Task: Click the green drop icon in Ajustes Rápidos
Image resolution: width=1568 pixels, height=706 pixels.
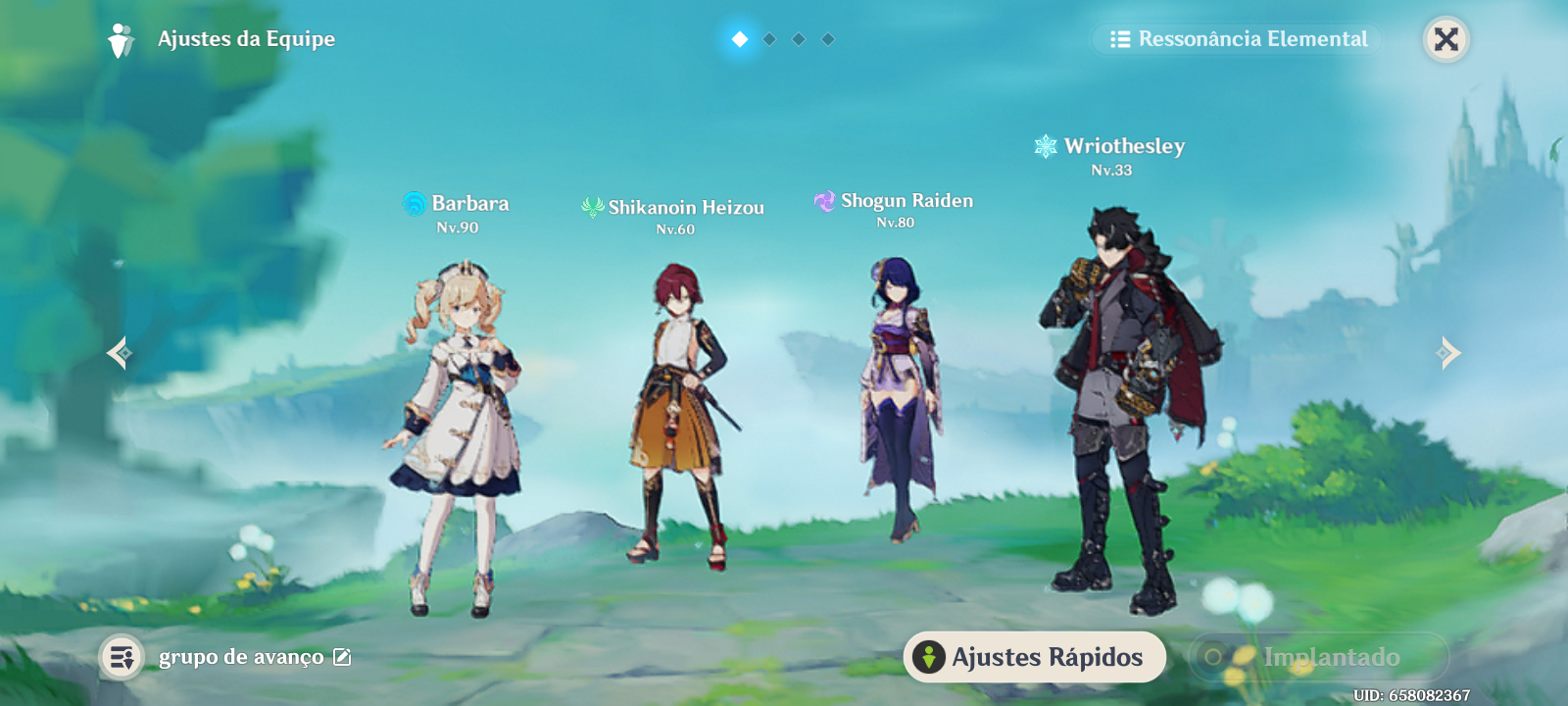Action: (x=927, y=658)
